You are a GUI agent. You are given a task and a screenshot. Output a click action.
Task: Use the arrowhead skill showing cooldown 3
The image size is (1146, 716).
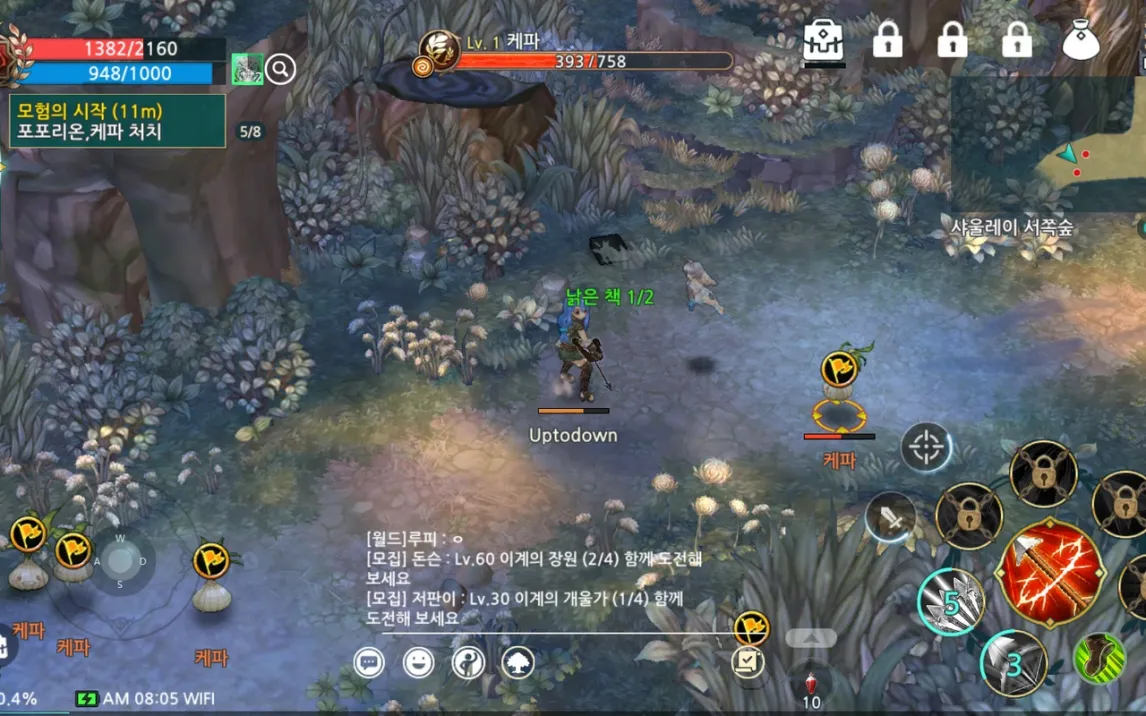tap(1013, 663)
